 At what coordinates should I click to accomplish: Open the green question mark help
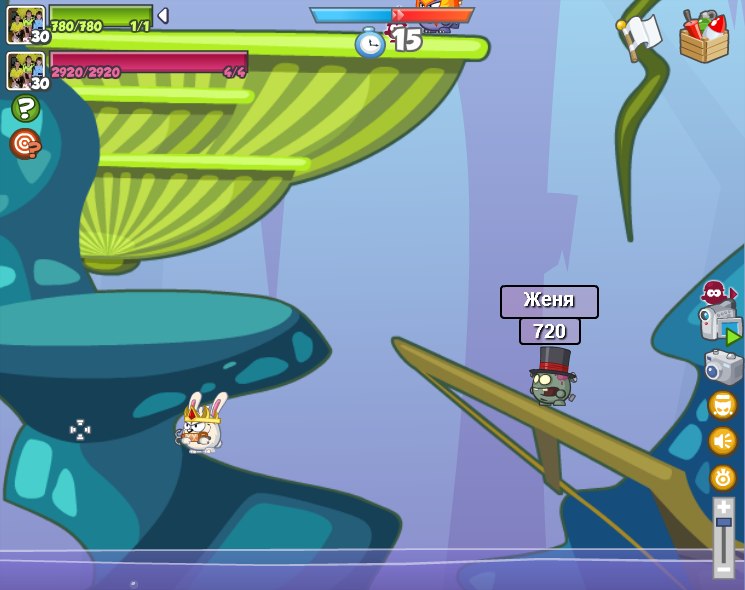point(25,108)
